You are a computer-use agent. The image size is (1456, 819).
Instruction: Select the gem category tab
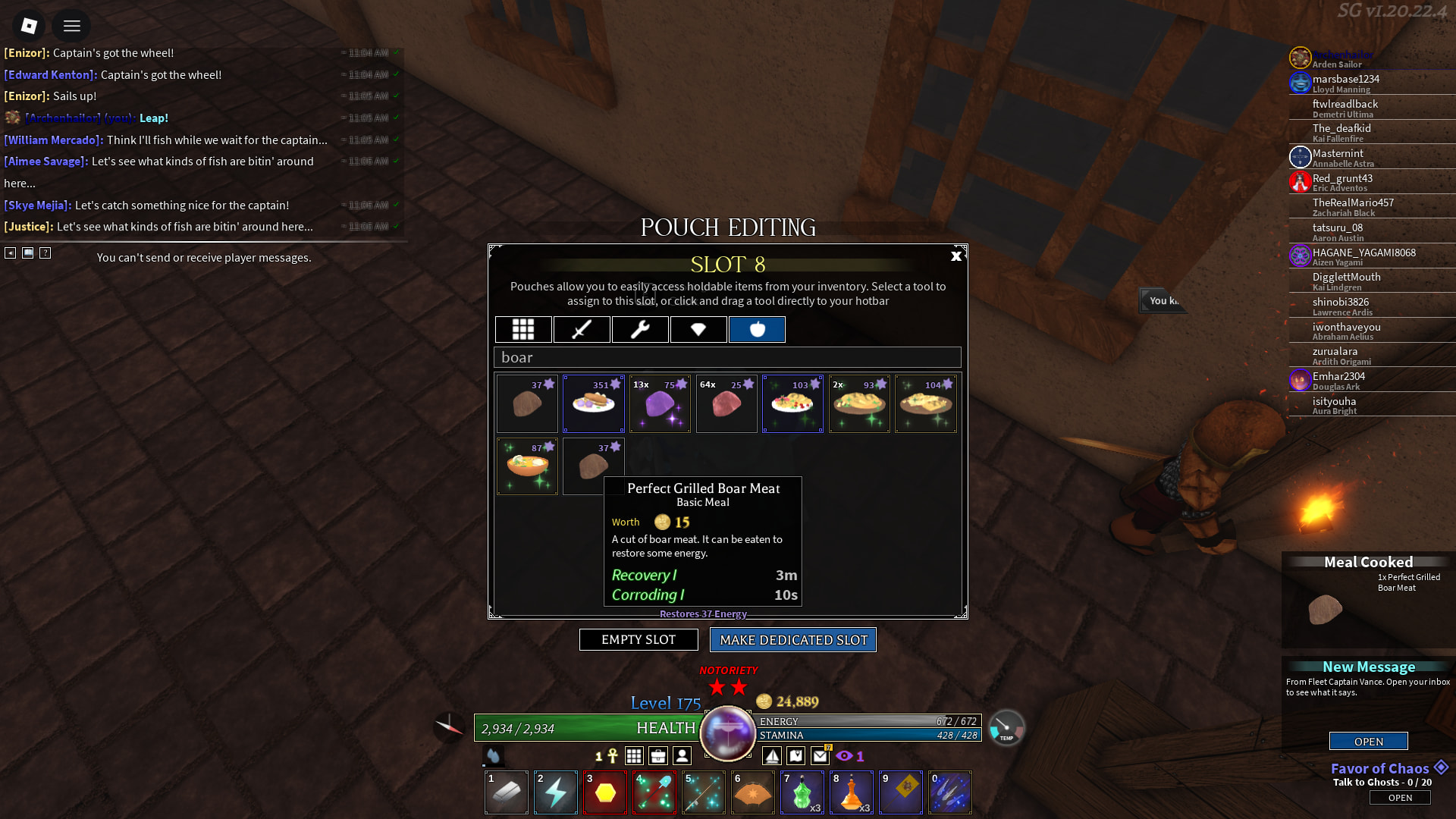pos(698,330)
